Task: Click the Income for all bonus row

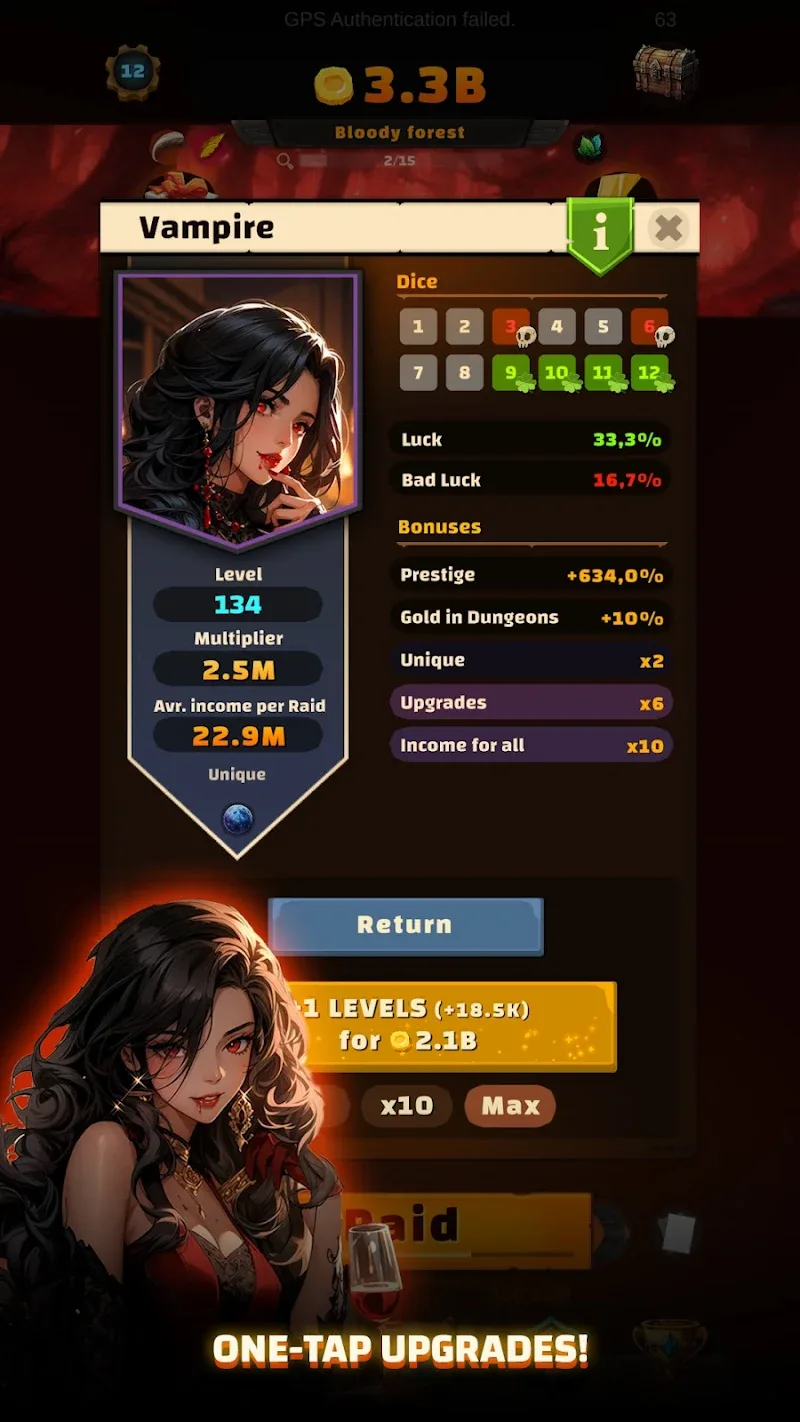Action: (530, 746)
